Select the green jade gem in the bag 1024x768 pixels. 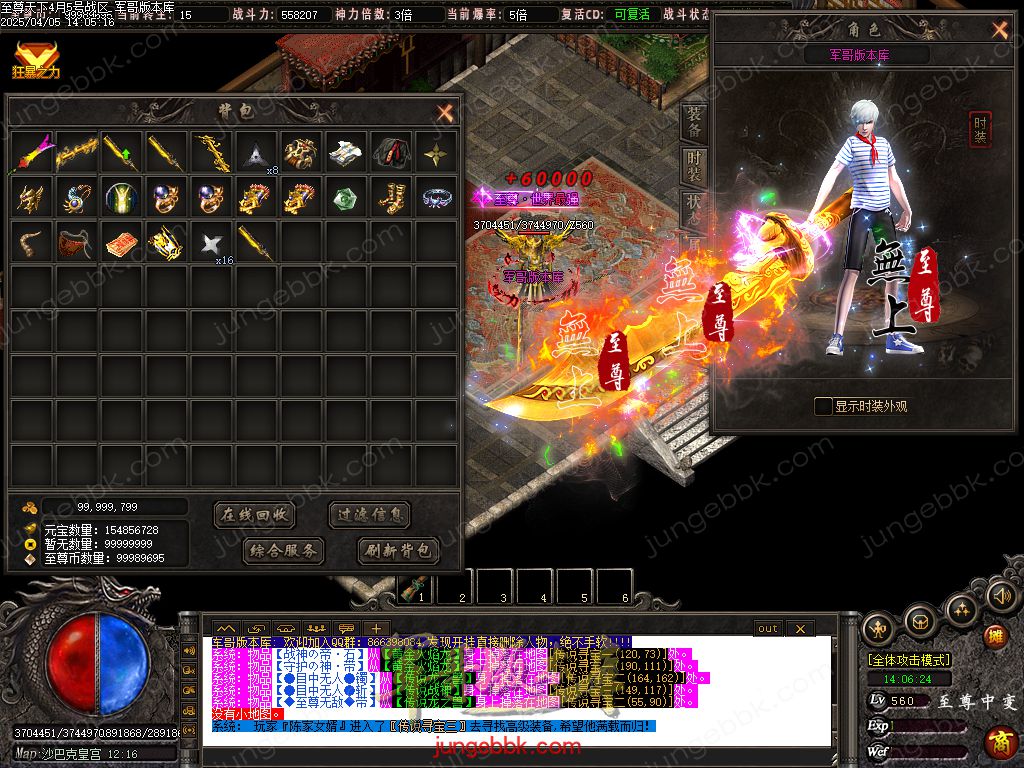point(347,198)
